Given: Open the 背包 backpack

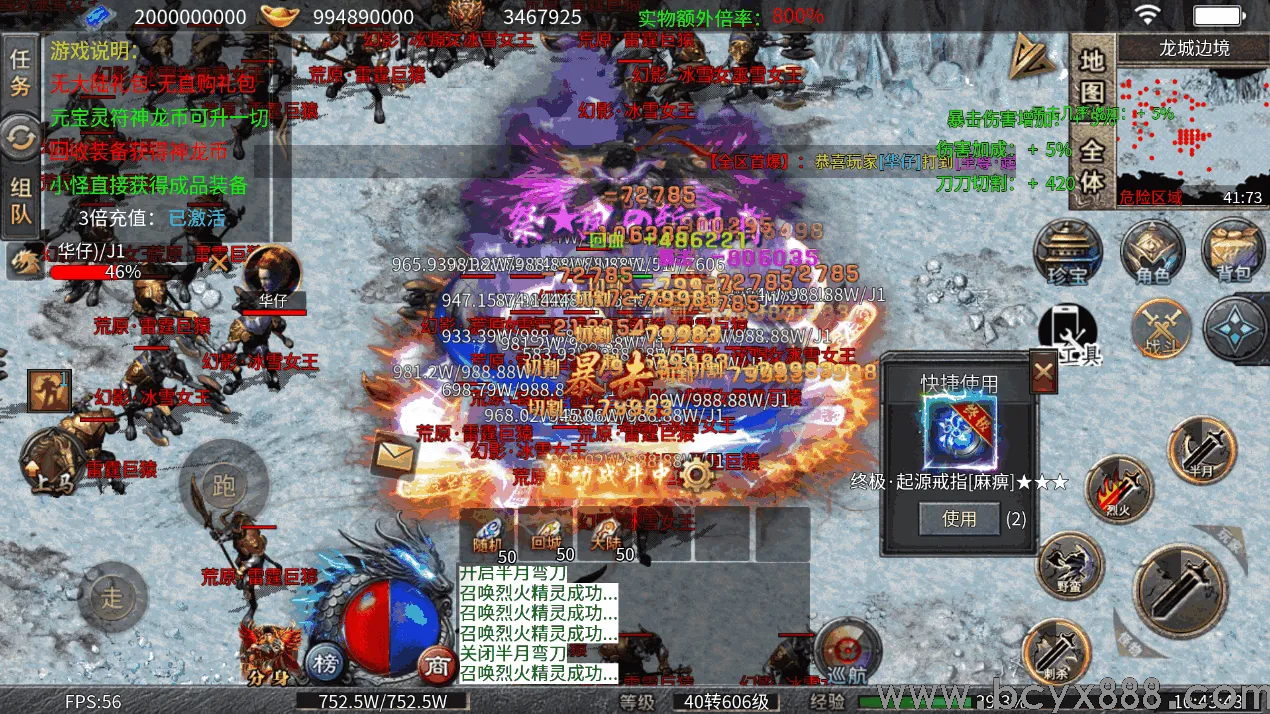Looking at the screenshot, I should click(1234, 252).
